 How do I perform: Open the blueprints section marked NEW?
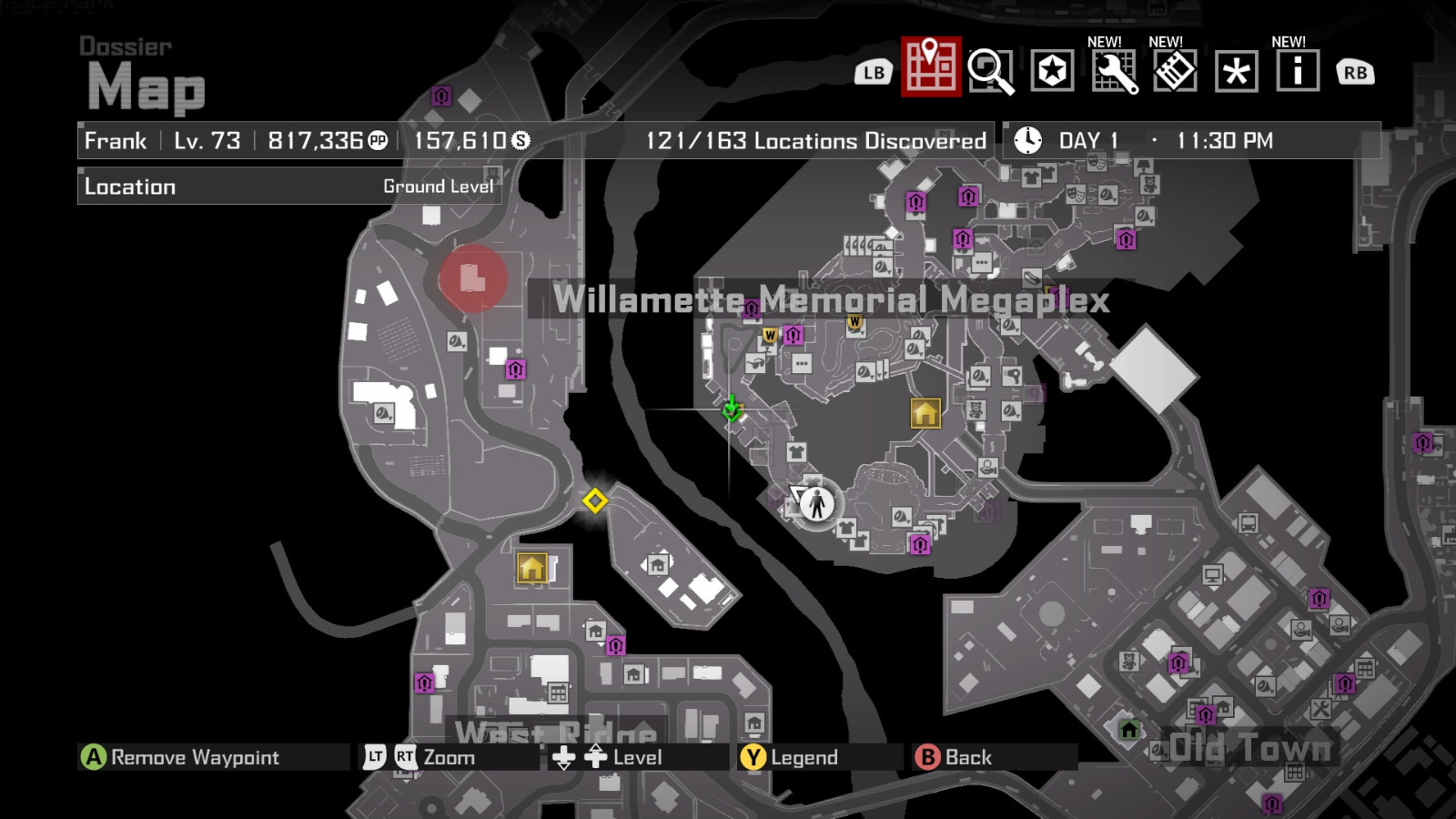pyautogui.click(x=1177, y=69)
